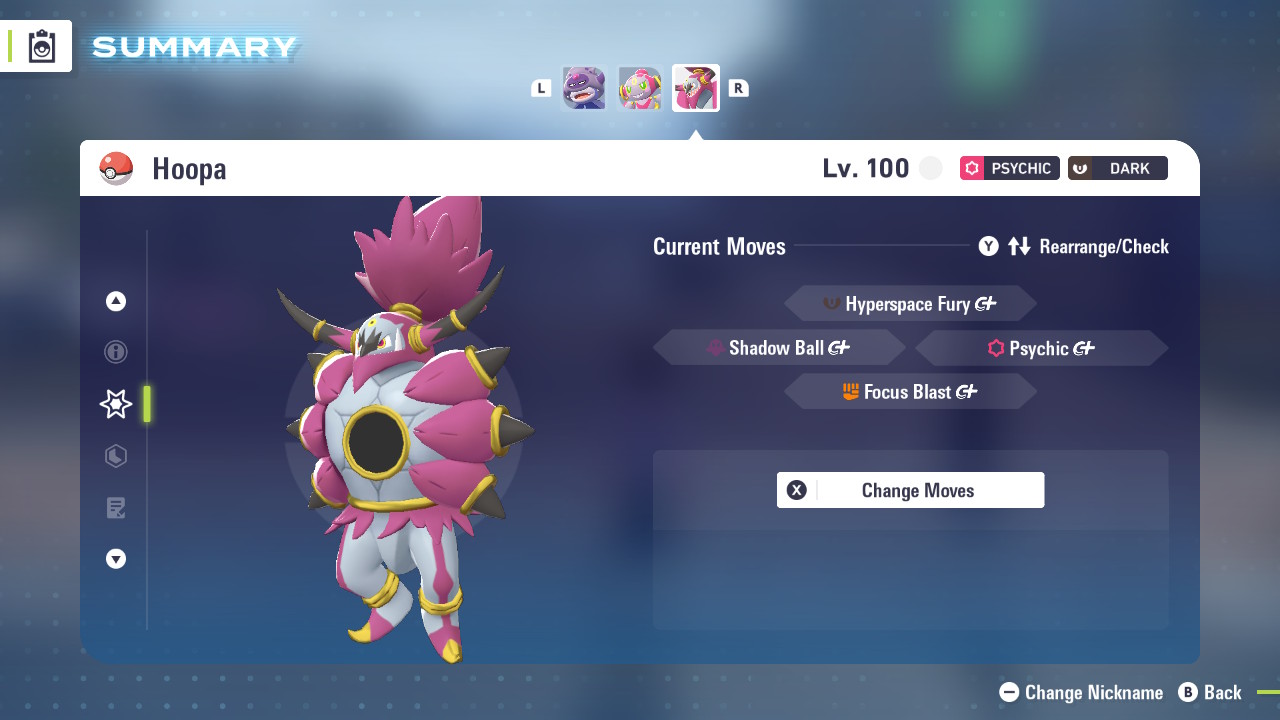
Task: Select the Psychic move
Action: (x=1041, y=348)
